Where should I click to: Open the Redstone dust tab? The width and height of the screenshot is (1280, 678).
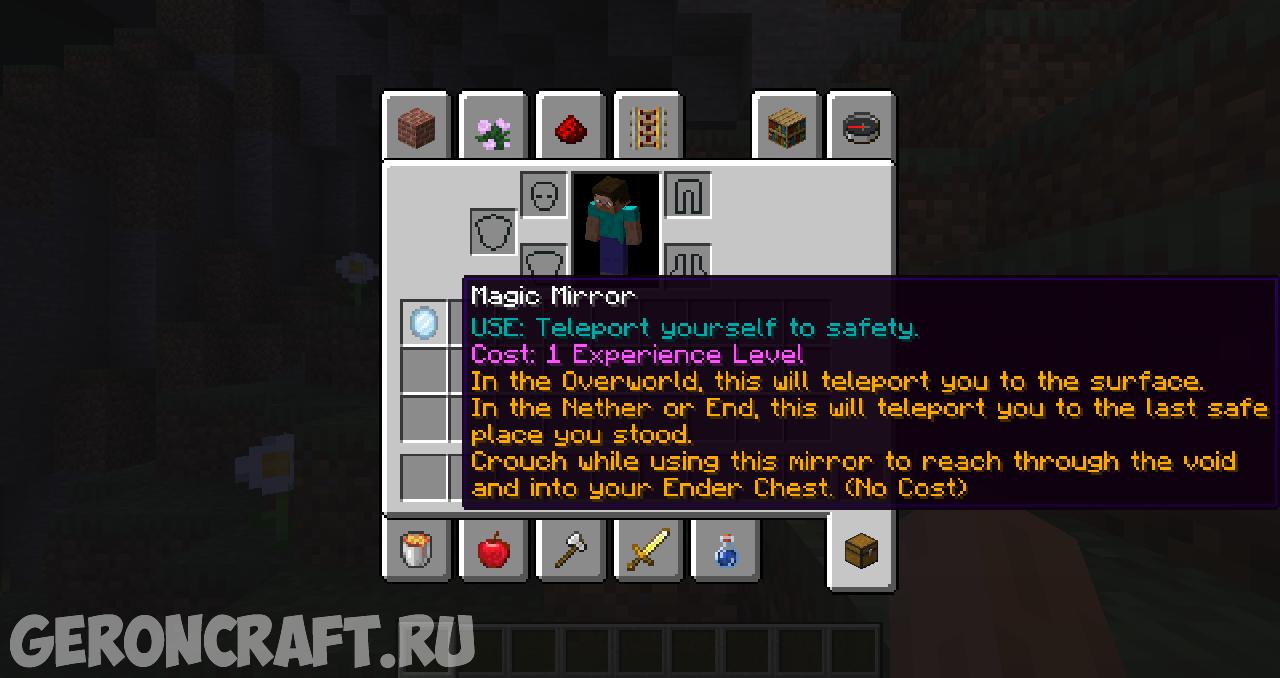point(570,128)
